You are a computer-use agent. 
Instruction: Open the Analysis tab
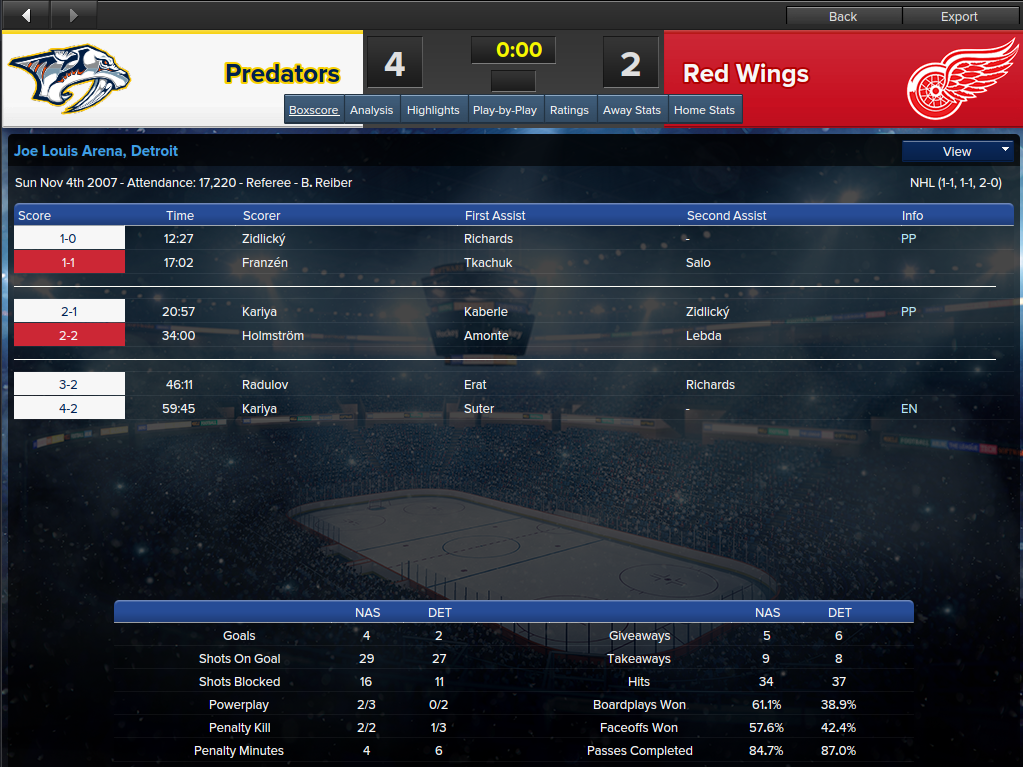point(372,110)
